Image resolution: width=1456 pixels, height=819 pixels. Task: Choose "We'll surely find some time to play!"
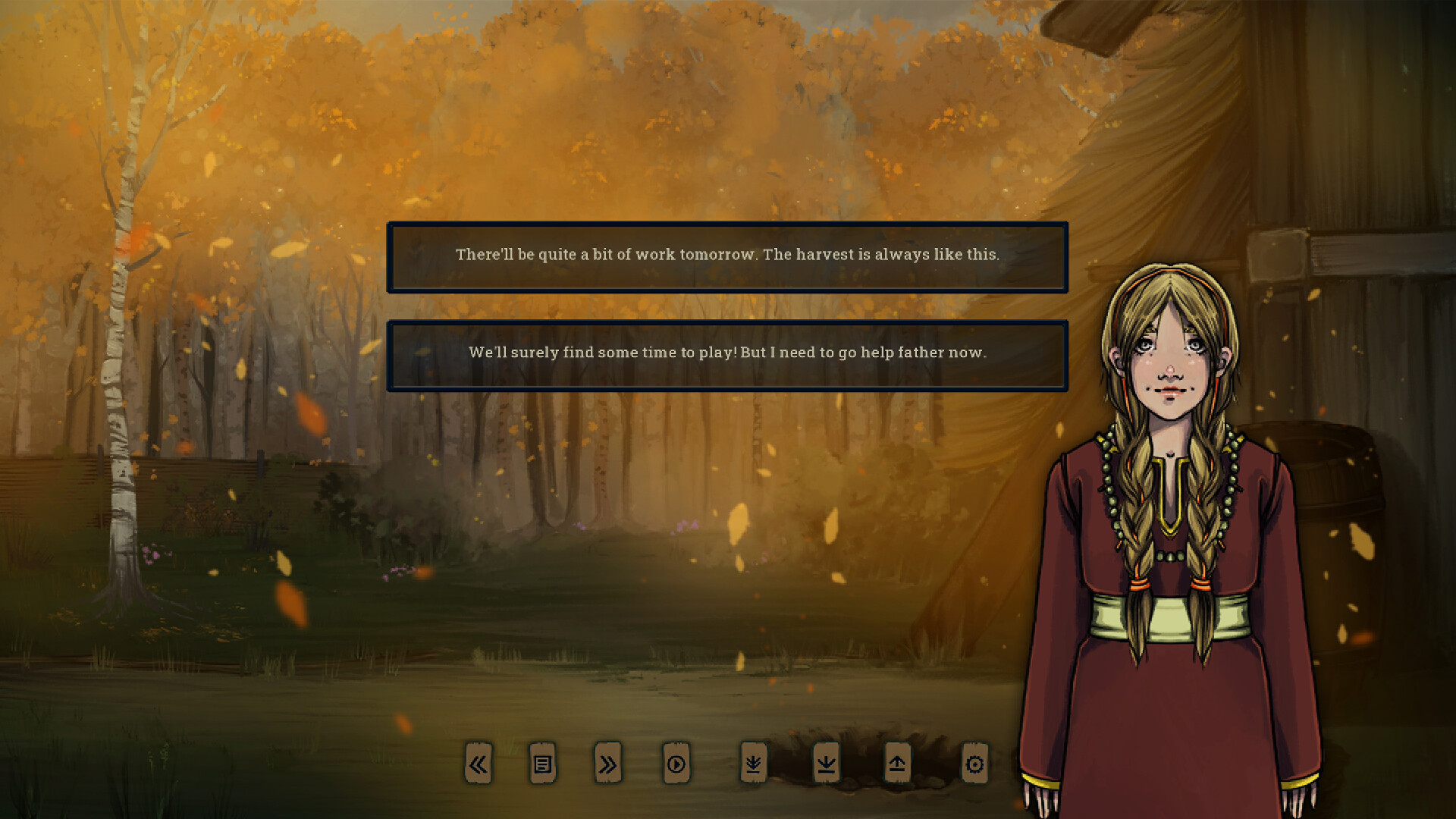pos(728,353)
